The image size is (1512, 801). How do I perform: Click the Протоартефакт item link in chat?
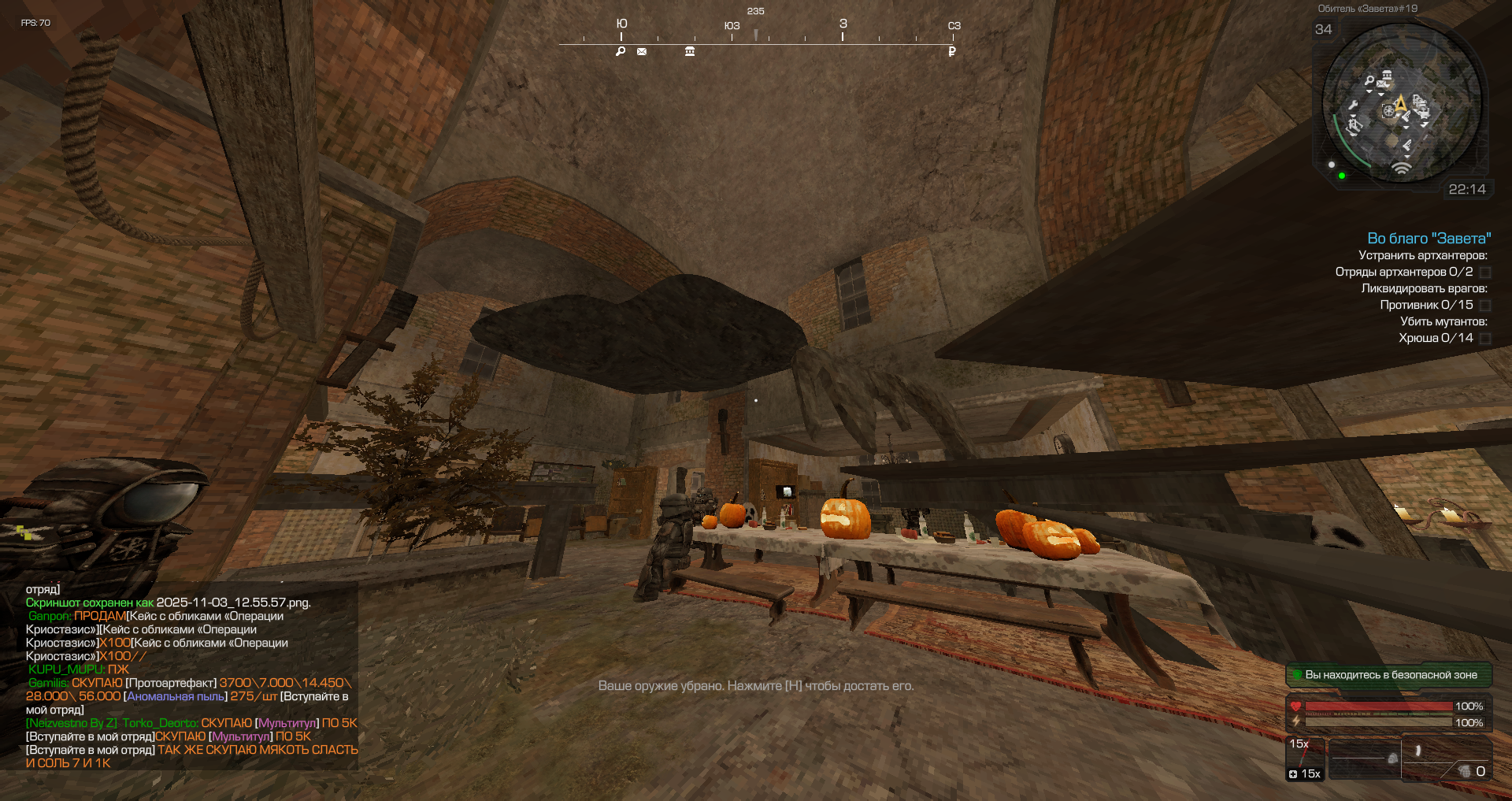pos(171,683)
